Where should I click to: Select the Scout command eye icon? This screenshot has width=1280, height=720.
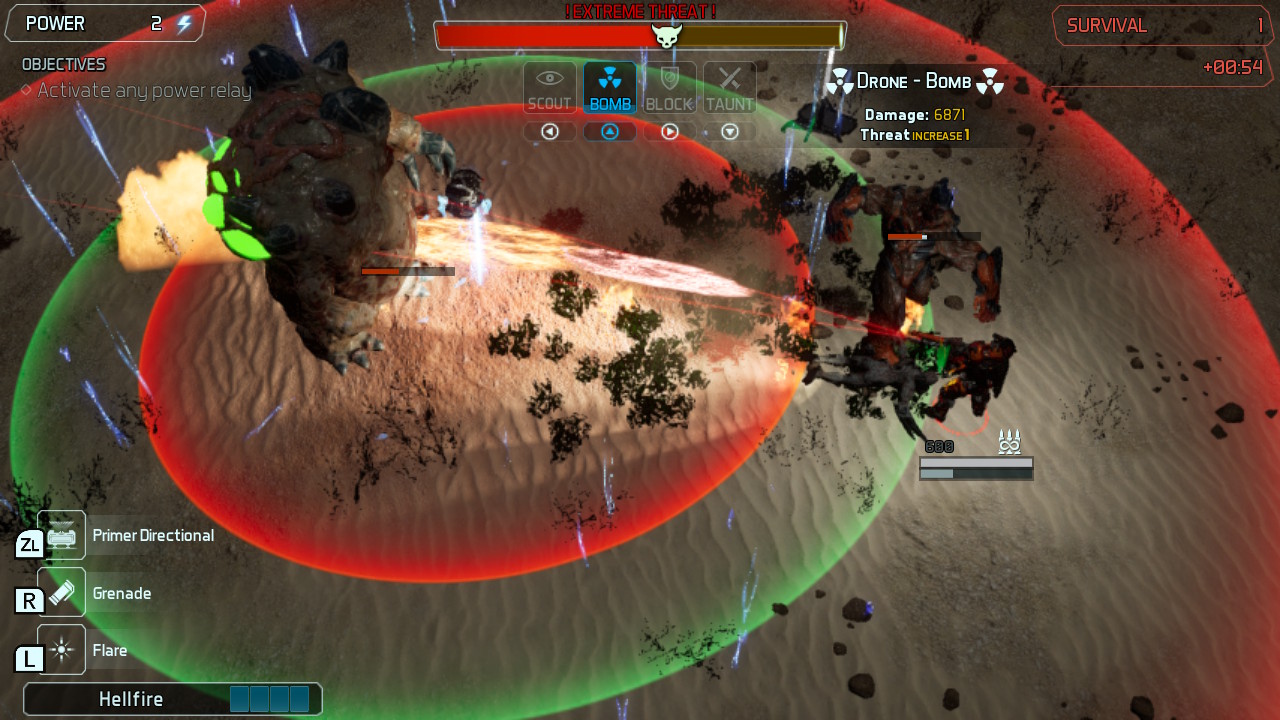click(549, 86)
